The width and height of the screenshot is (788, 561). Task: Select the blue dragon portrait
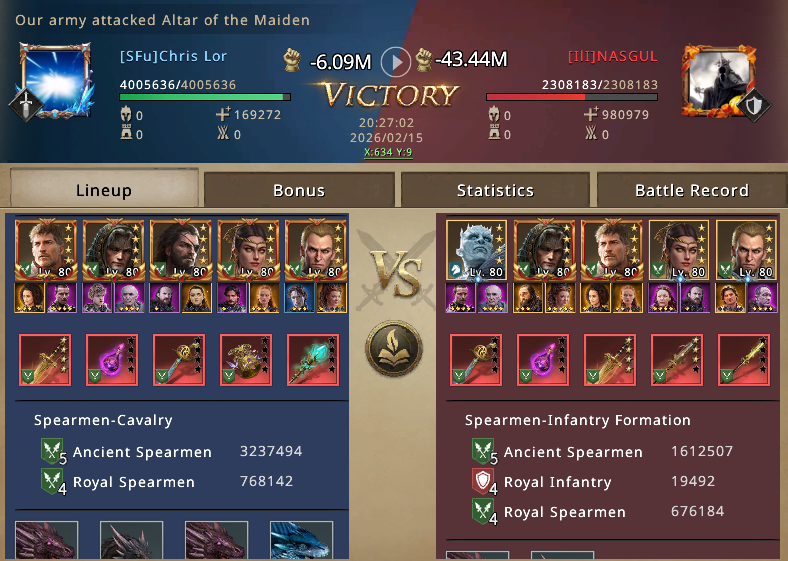301,541
